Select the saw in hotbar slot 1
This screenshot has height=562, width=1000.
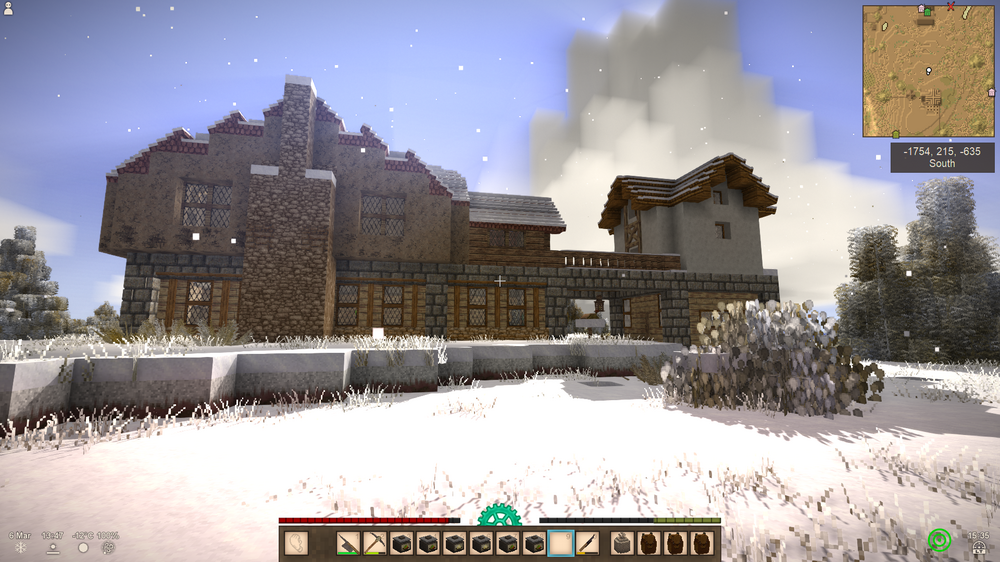(x=348, y=543)
